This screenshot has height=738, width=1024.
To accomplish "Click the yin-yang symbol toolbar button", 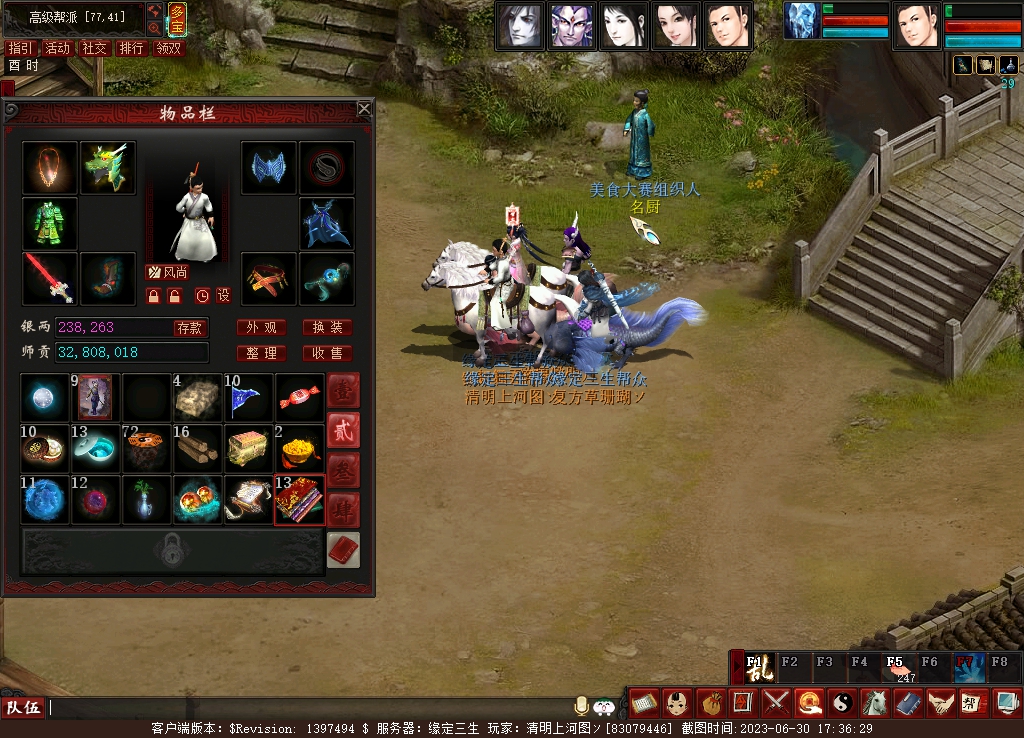I will click(x=841, y=703).
